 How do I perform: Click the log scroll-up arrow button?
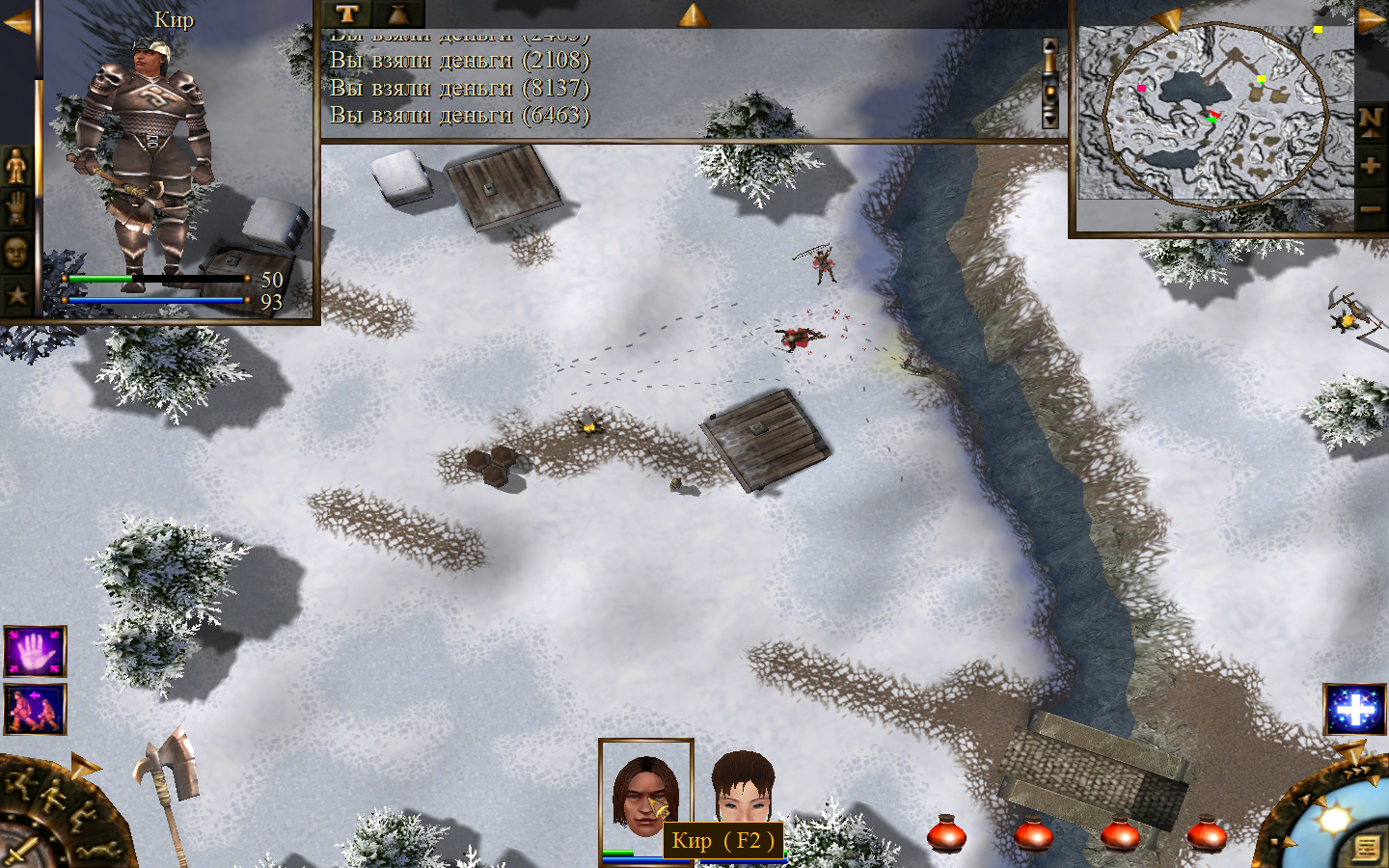(x=1050, y=48)
